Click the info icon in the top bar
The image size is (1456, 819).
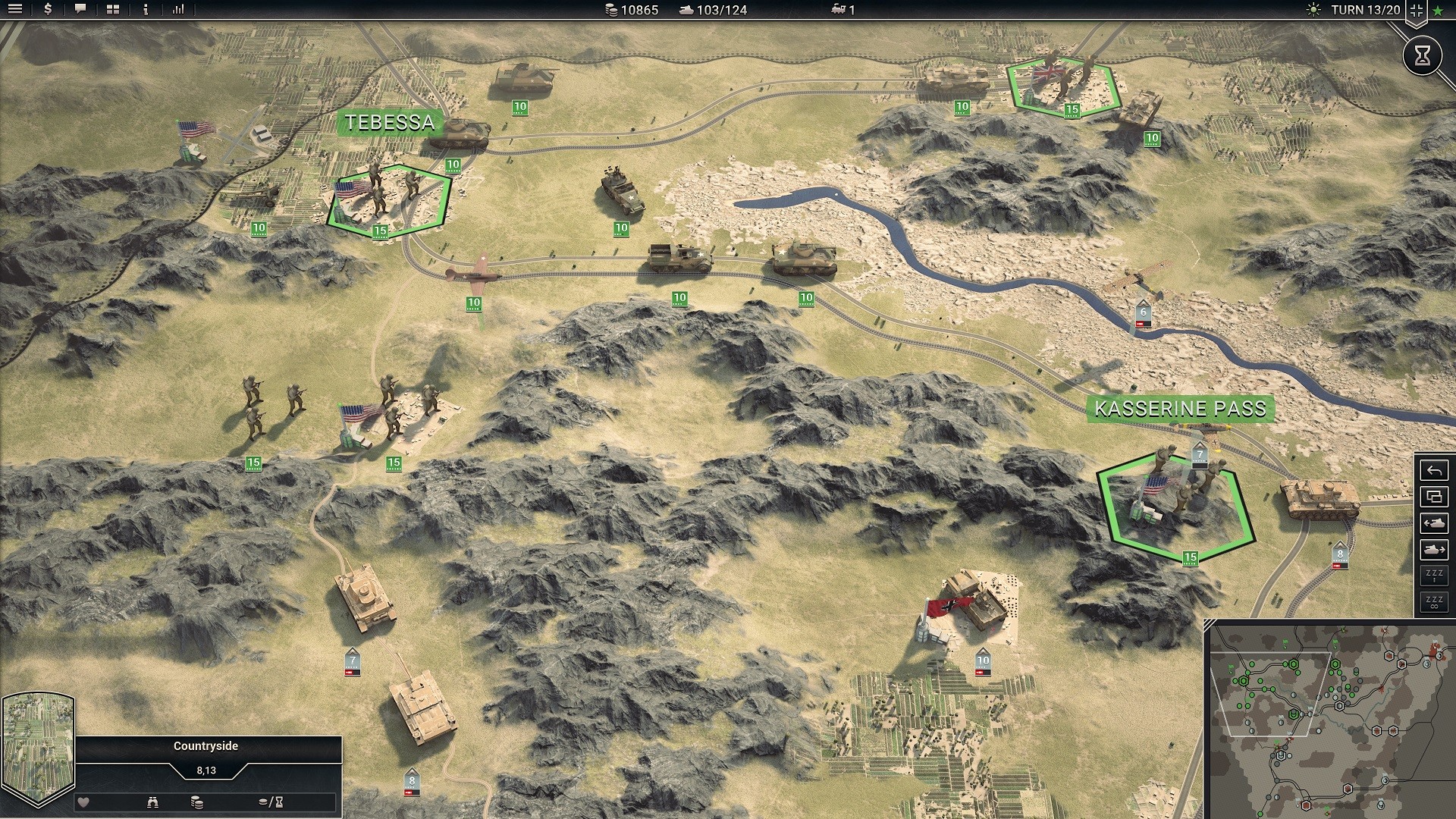pos(145,11)
